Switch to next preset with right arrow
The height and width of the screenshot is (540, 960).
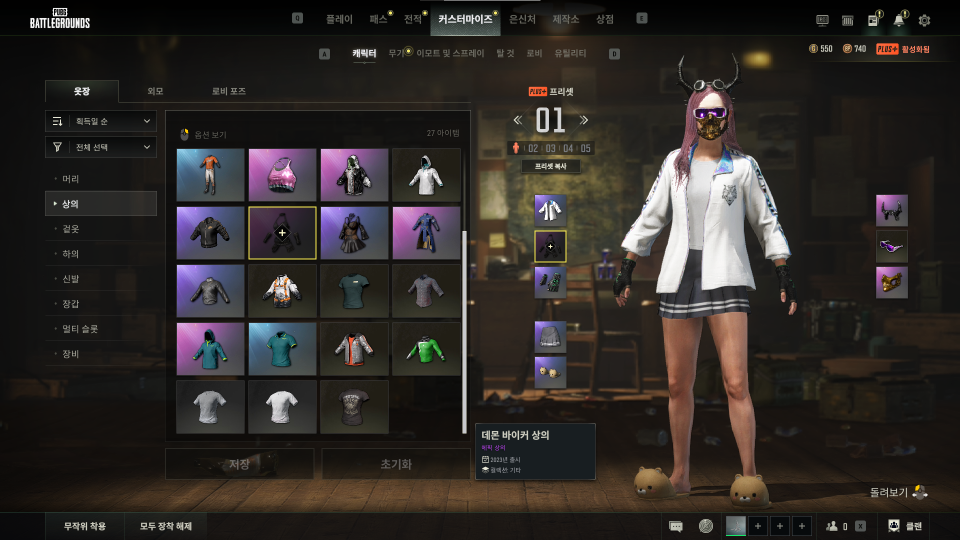click(584, 120)
